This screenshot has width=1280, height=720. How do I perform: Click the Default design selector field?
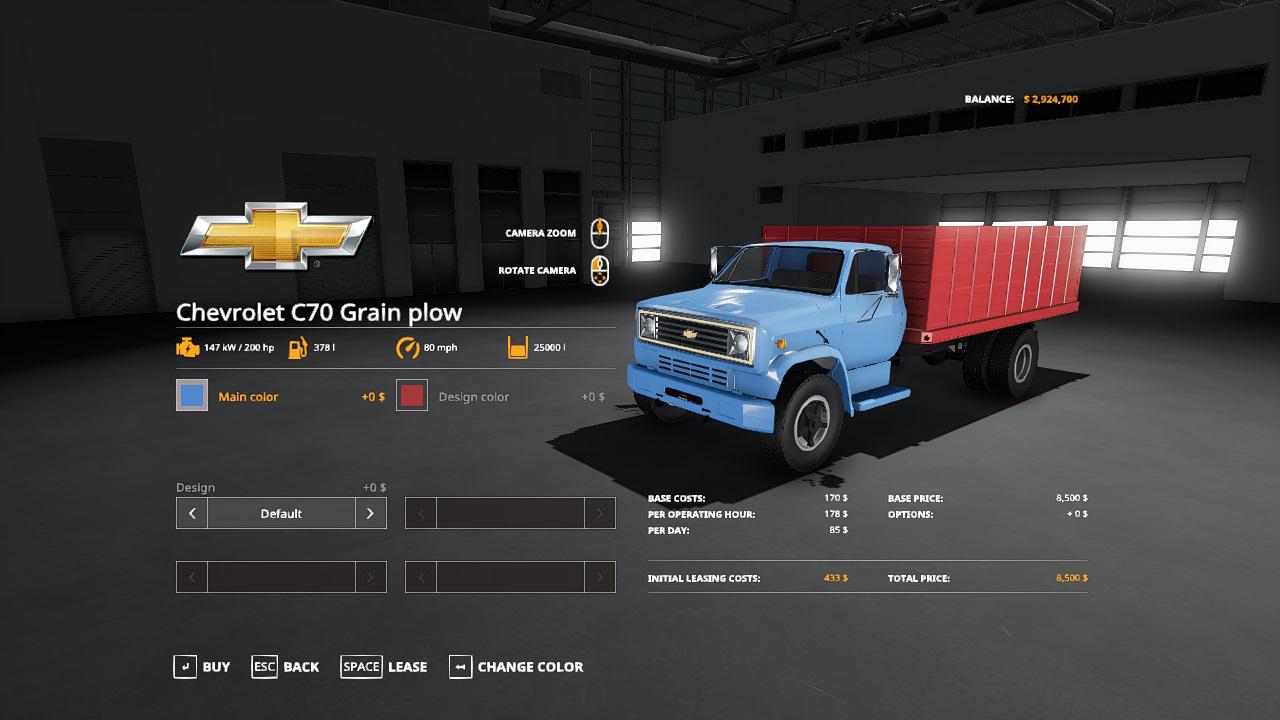click(x=281, y=514)
